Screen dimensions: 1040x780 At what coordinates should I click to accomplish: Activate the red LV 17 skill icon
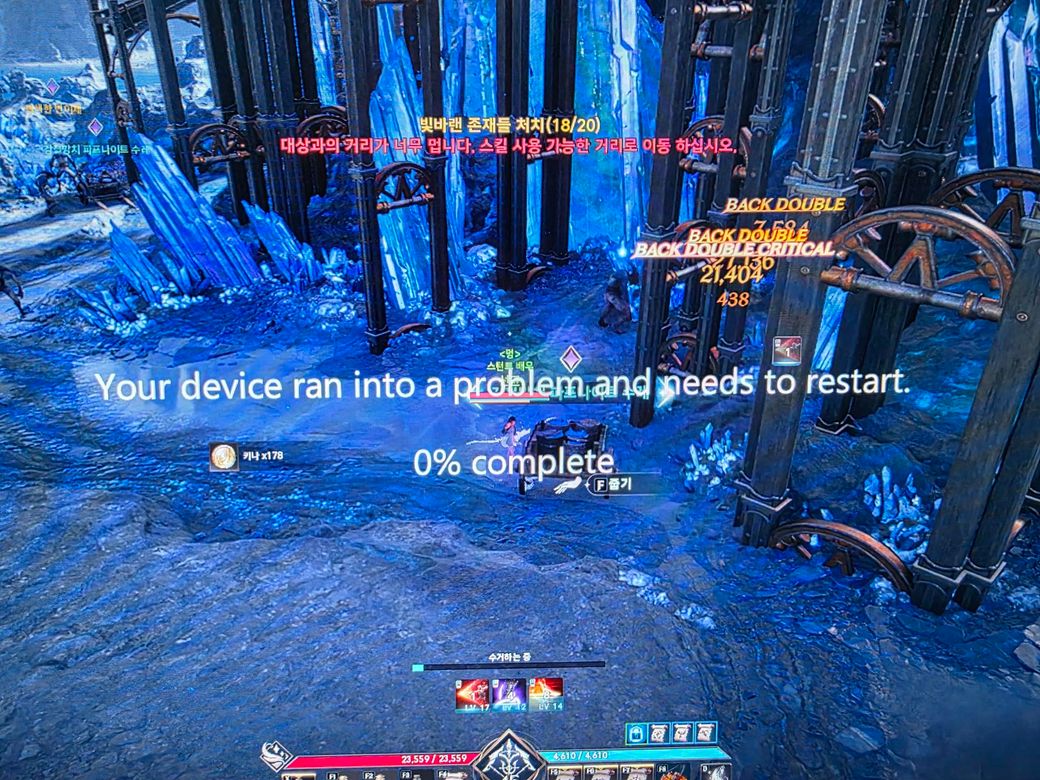pos(472,692)
